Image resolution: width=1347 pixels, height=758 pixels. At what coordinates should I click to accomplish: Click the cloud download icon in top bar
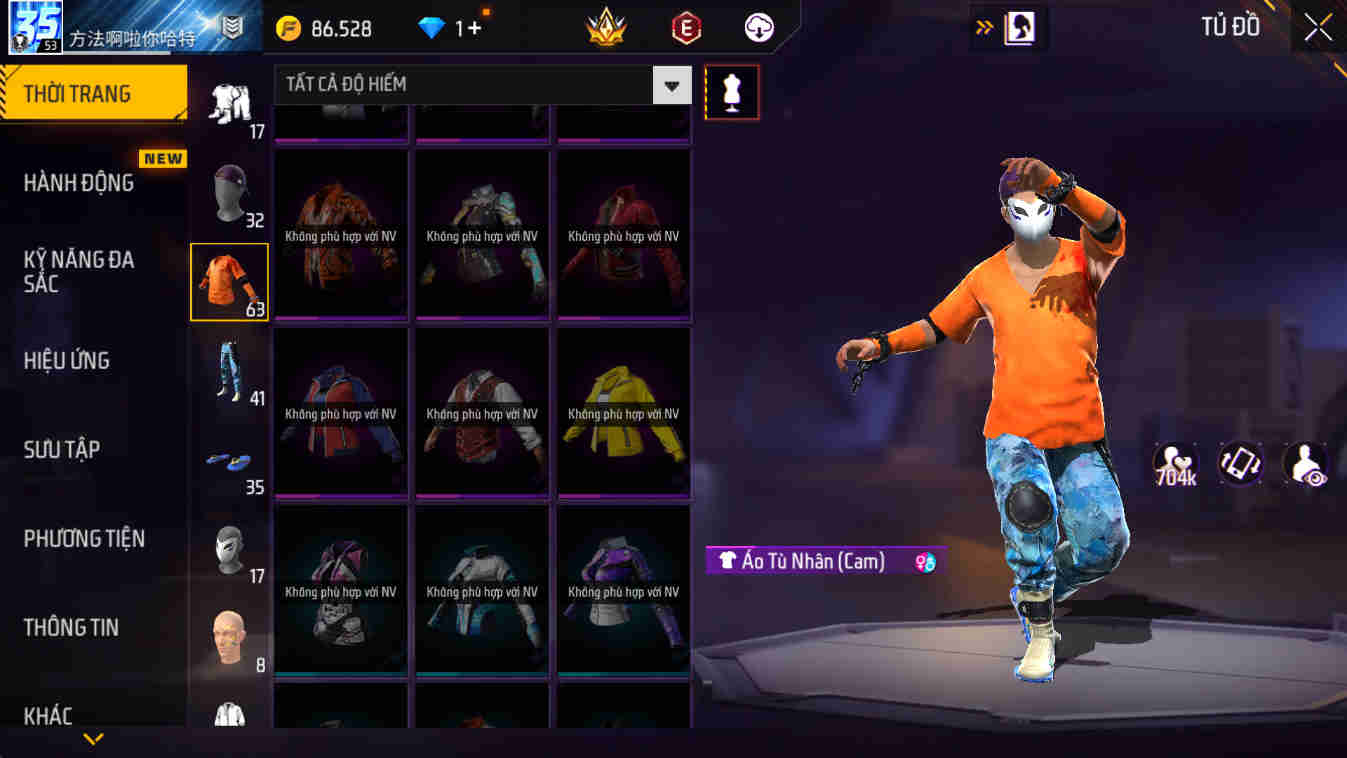757,27
